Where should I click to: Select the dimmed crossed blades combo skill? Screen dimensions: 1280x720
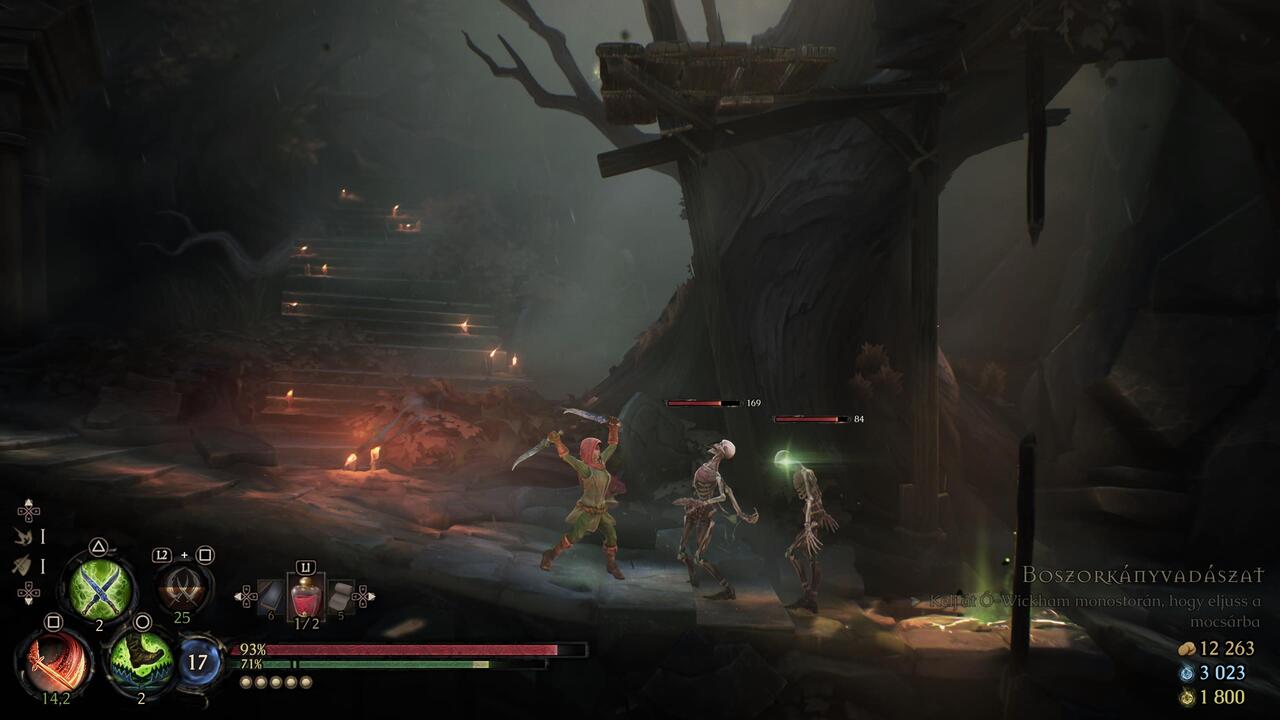pyautogui.click(x=184, y=587)
